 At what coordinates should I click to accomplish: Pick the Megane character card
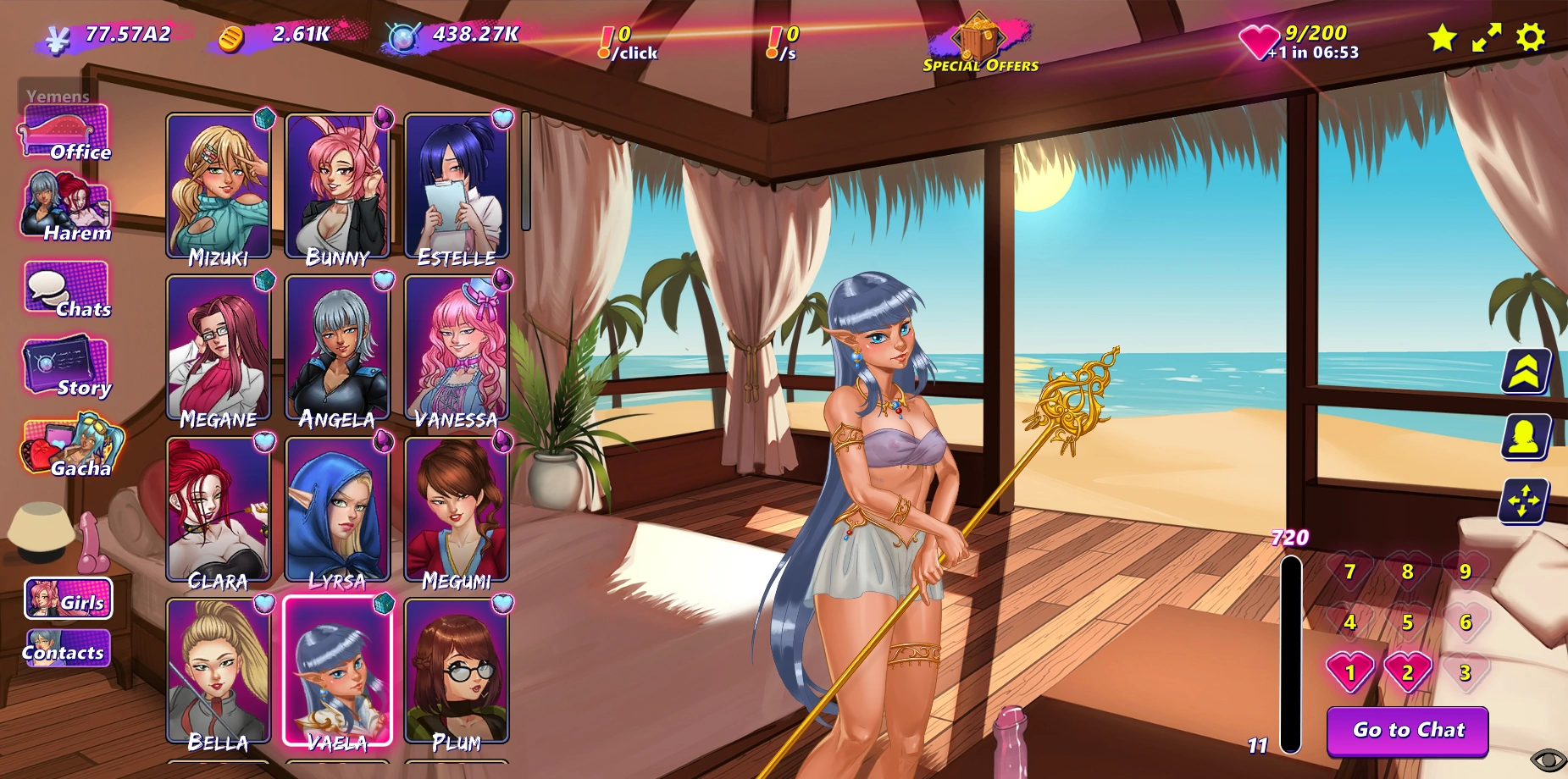[x=219, y=349]
